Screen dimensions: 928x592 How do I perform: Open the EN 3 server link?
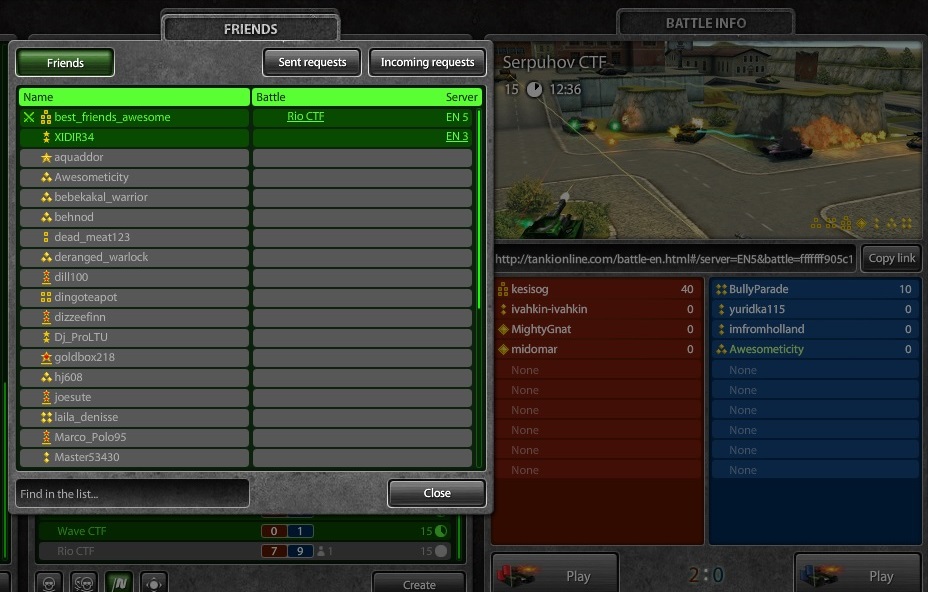click(x=457, y=137)
